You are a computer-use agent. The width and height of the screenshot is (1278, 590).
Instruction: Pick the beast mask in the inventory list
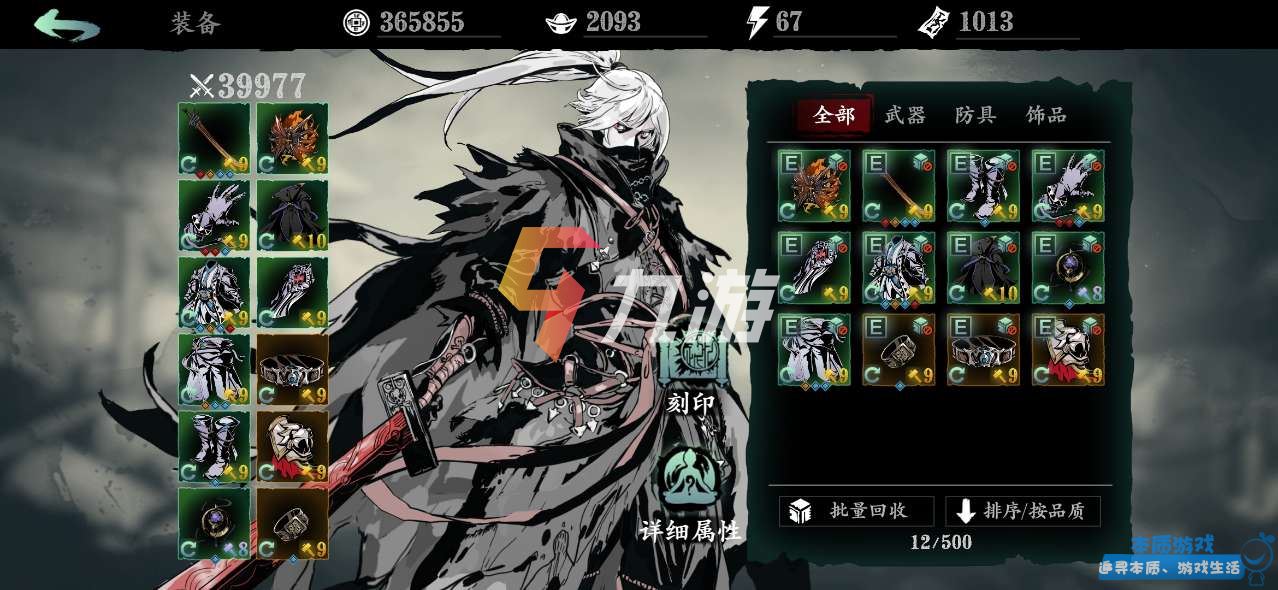1068,350
